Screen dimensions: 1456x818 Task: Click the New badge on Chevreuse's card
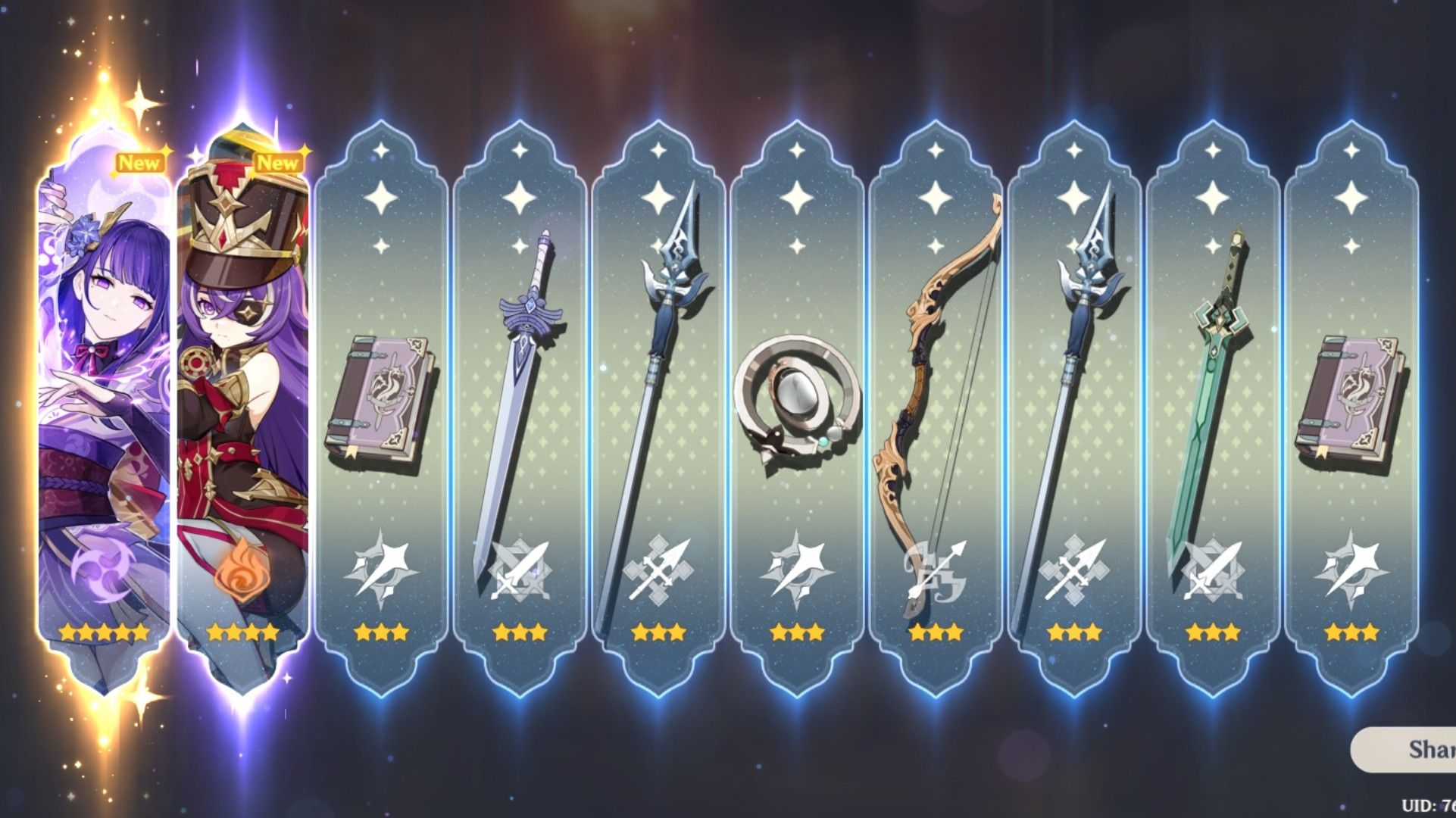277,161
